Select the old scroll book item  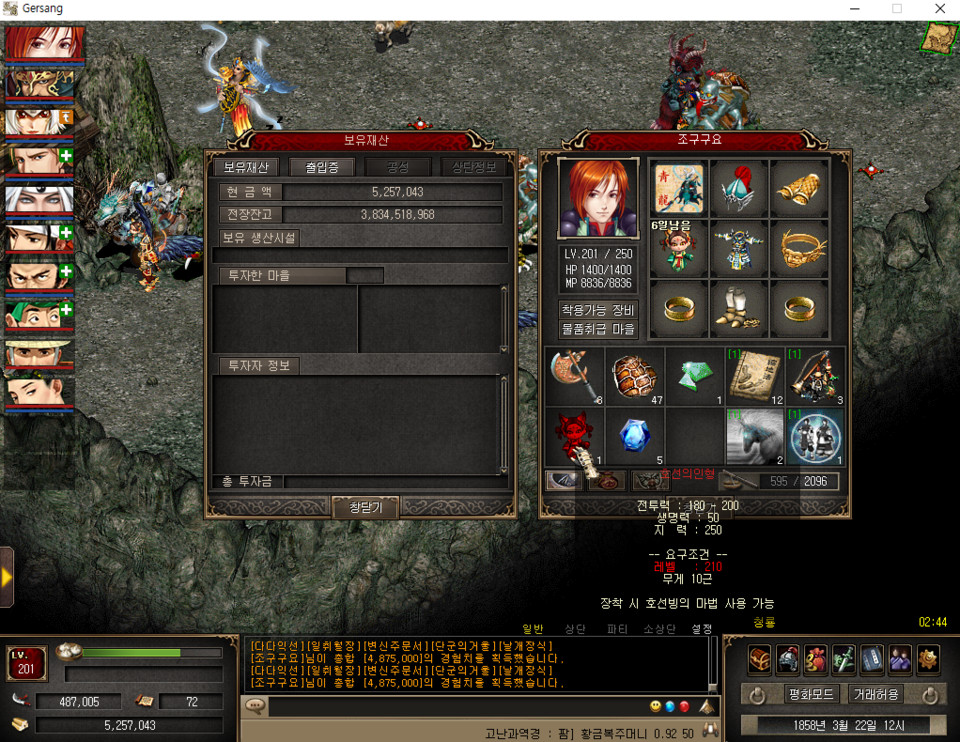[754, 377]
